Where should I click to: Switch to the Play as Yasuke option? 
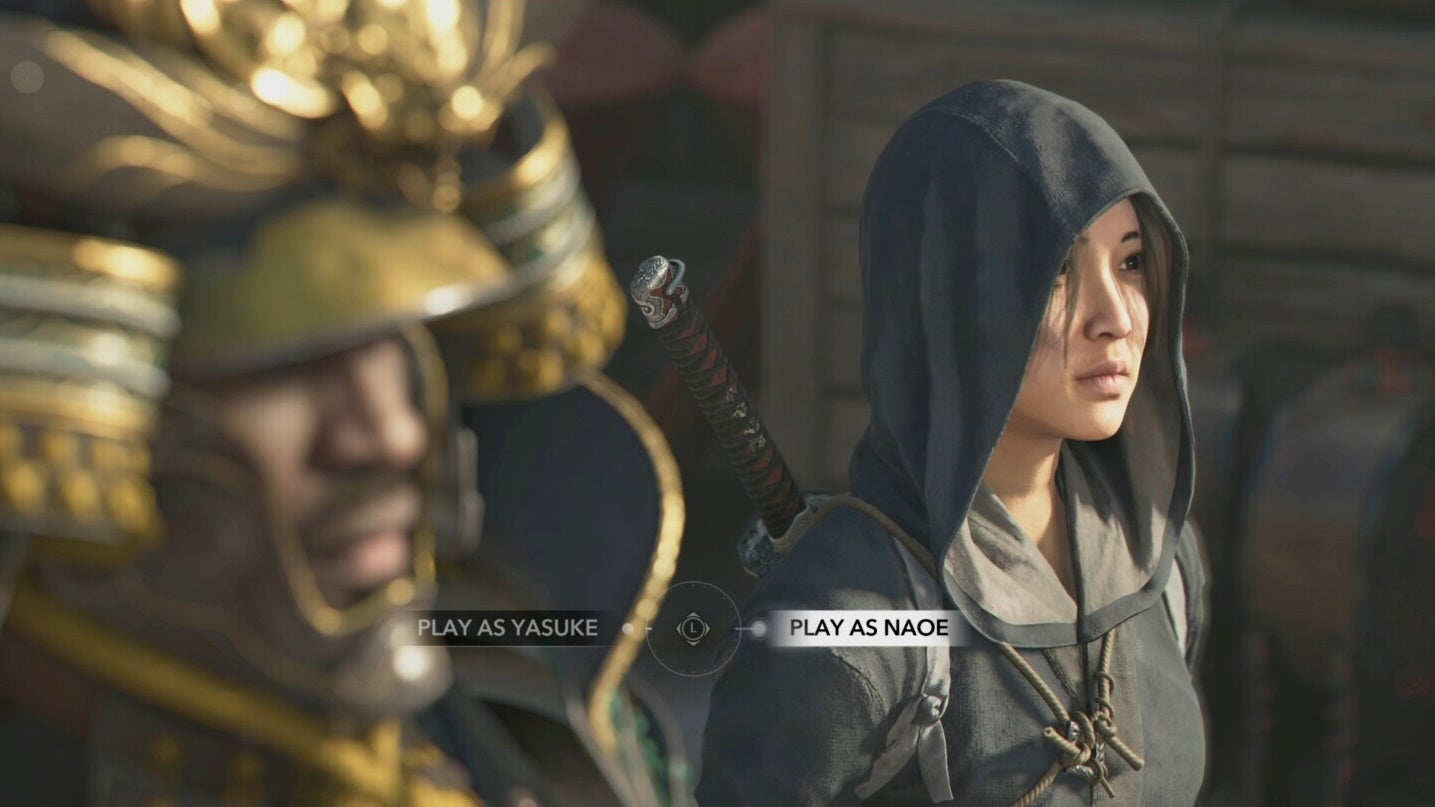pos(506,628)
